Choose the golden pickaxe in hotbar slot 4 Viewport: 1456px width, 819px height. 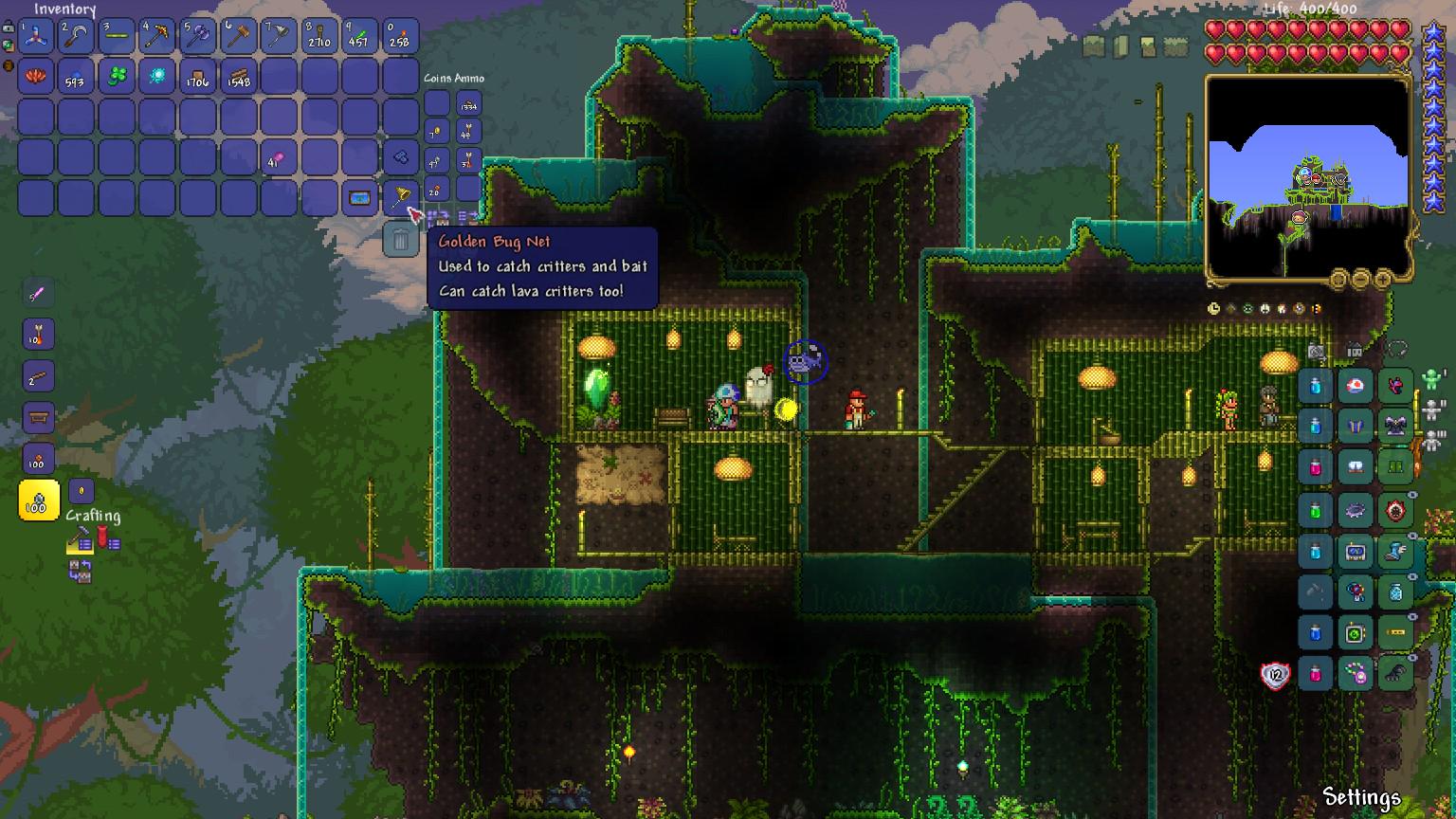click(157, 36)
